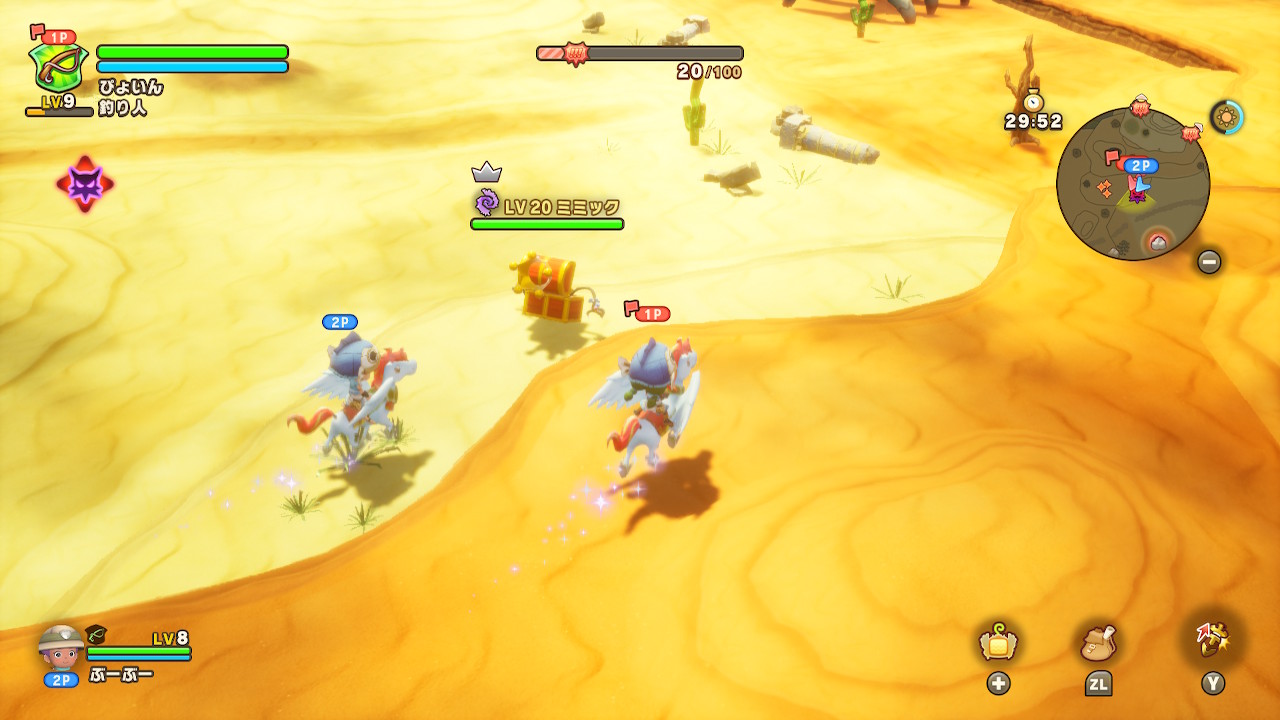Click the purple demon face status icon
1280x720 pixels.
85,184
